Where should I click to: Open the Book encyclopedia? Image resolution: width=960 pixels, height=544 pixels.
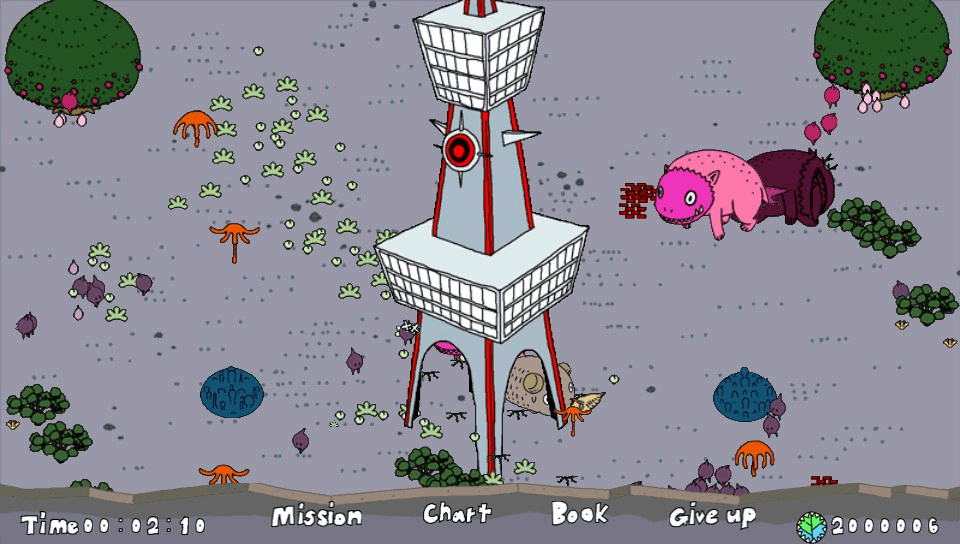coord(579,514)
